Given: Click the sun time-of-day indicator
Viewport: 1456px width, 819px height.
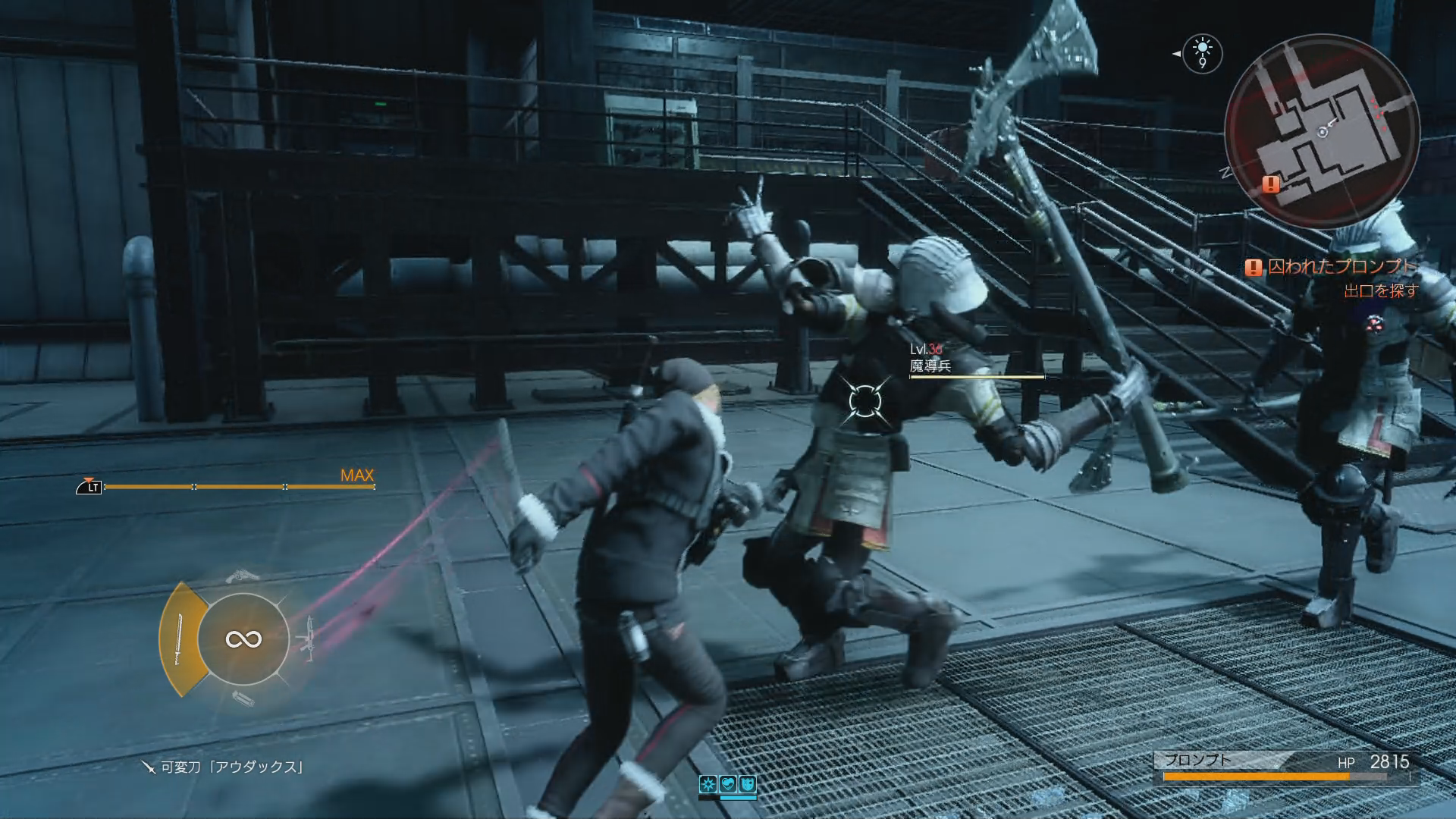Looking at the screenshot, I should (1202, 52).
